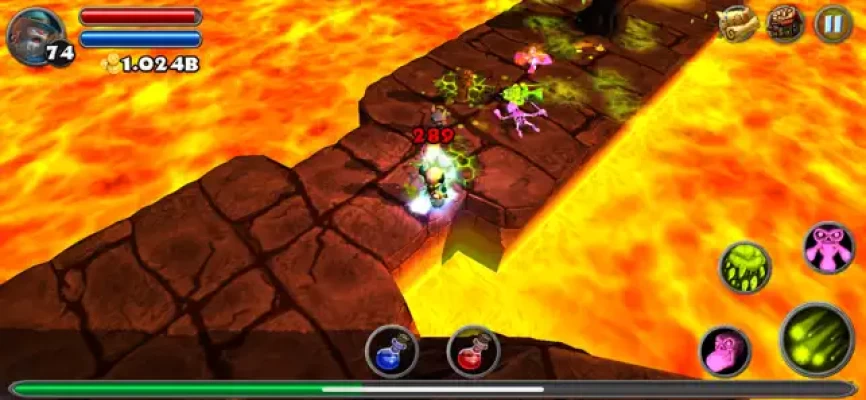Drink the blue mana potion
The height and width of the screenshot is (400, 866).
coord(391,351)
